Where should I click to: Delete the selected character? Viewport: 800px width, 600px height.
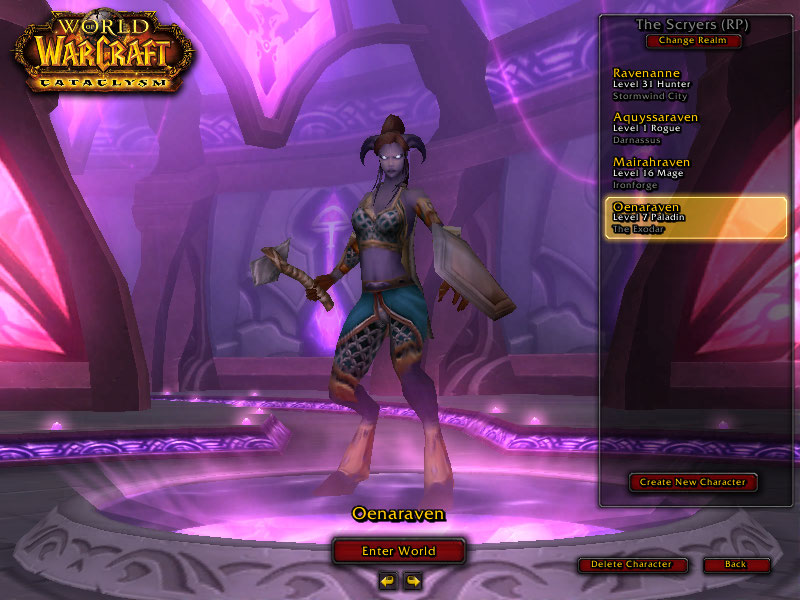[632, 564]
